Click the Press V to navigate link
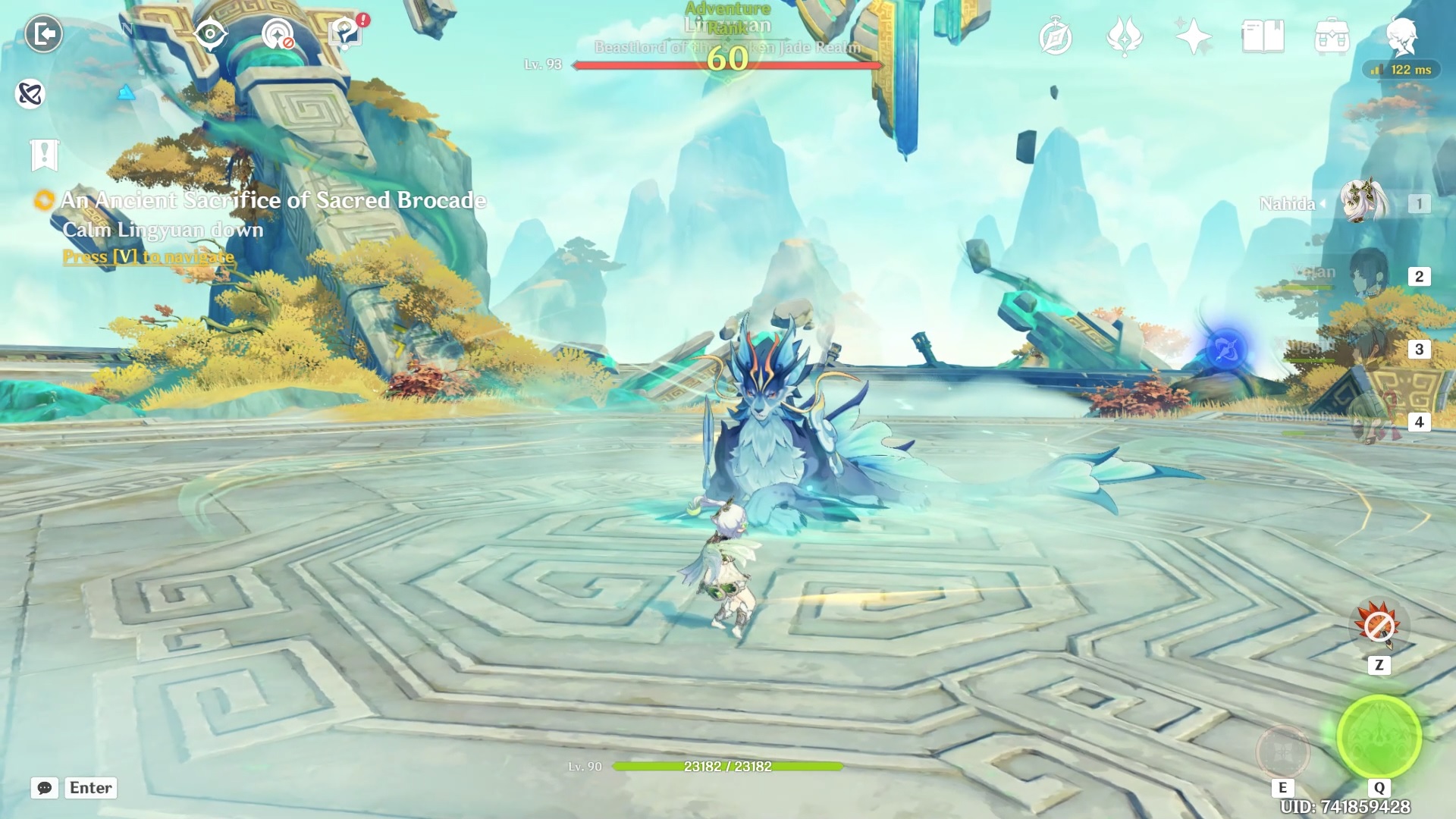 pyautogui.click(x=148, y=257)
